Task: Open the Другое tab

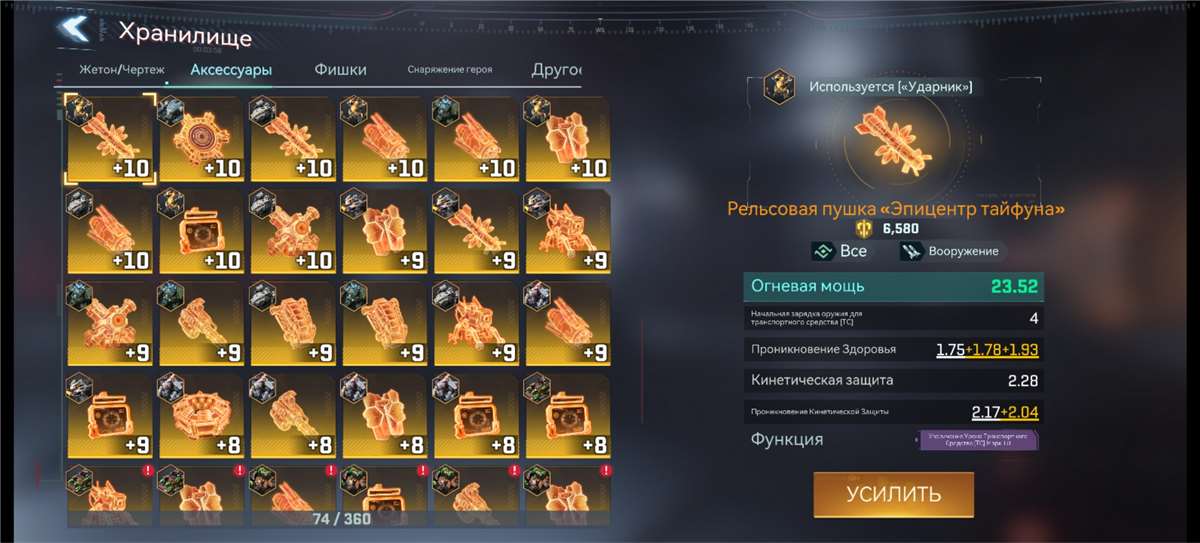Action: pyautogui.click(x=559, y=70)
